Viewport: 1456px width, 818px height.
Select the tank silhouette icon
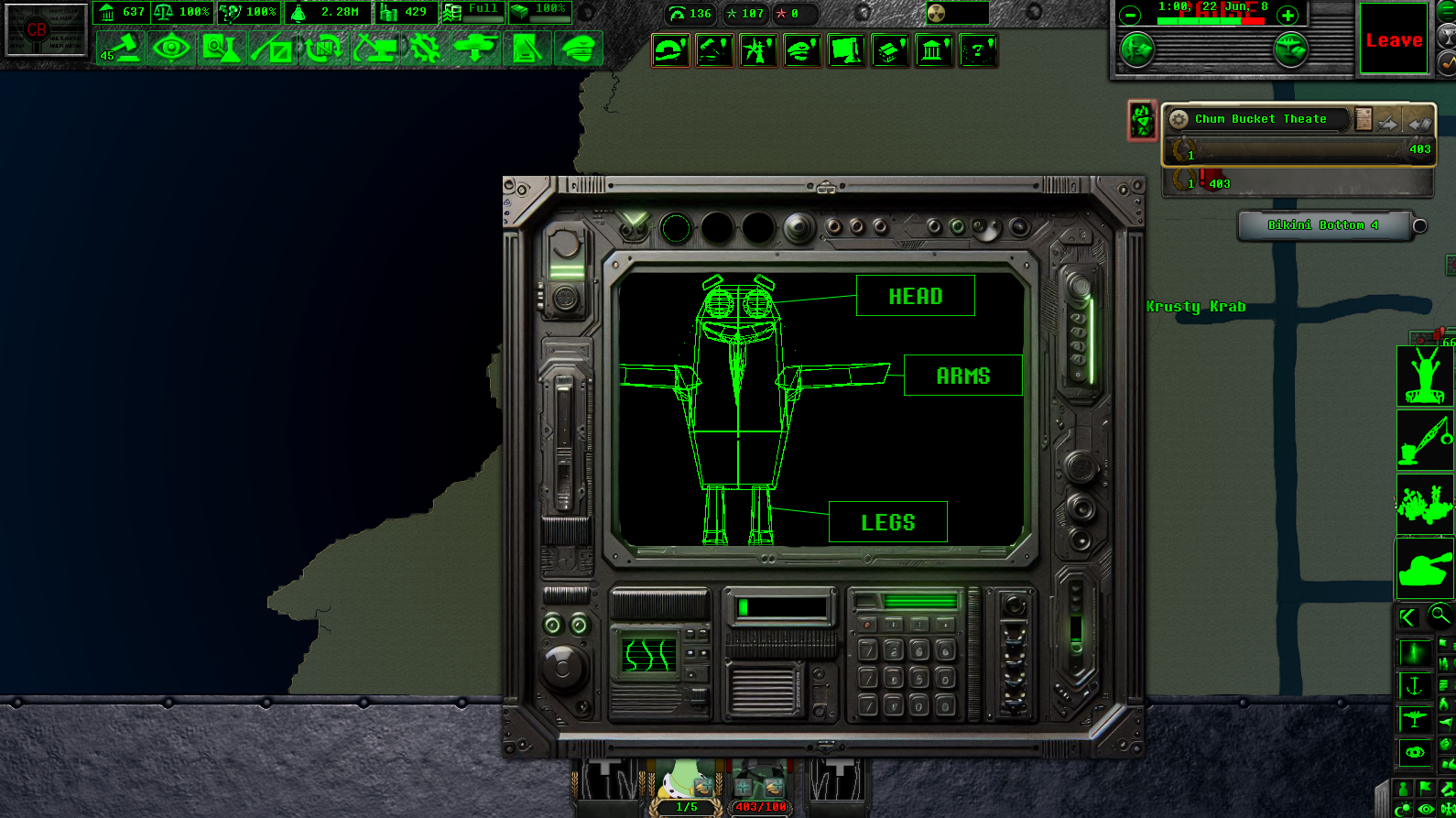[x=1424, y=569]
